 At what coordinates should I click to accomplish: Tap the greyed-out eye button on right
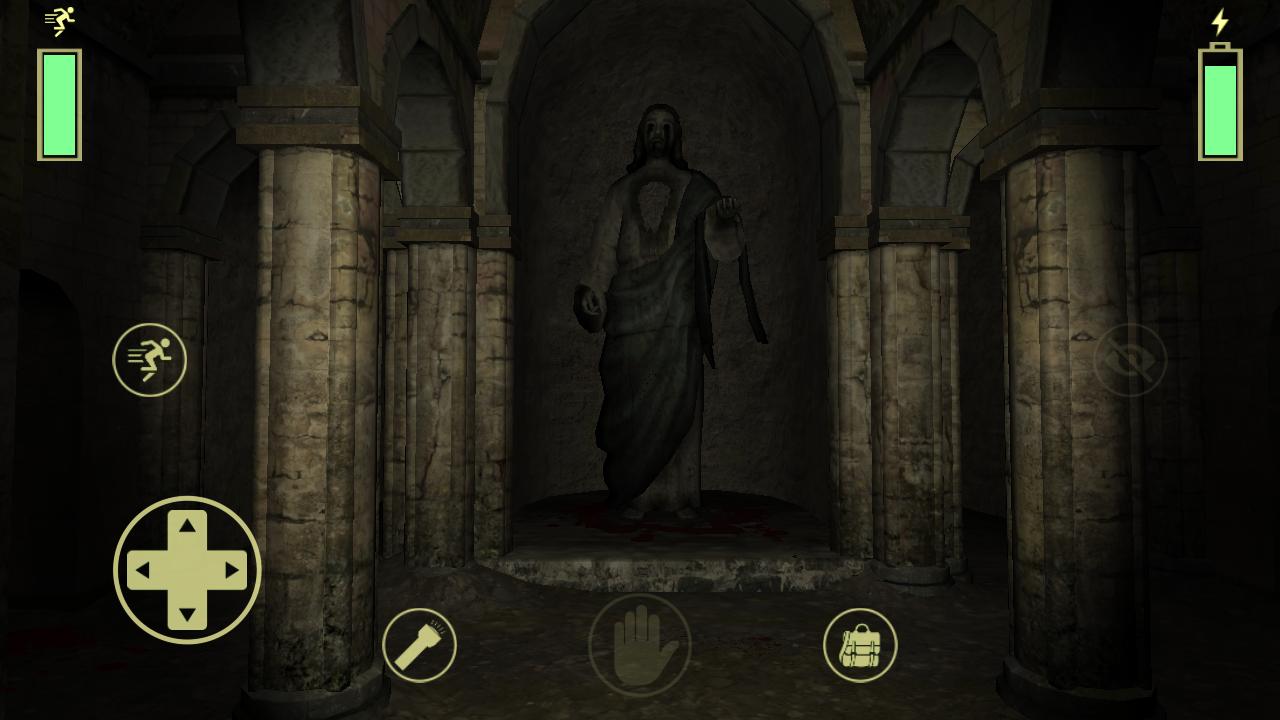coord(1129,360)
